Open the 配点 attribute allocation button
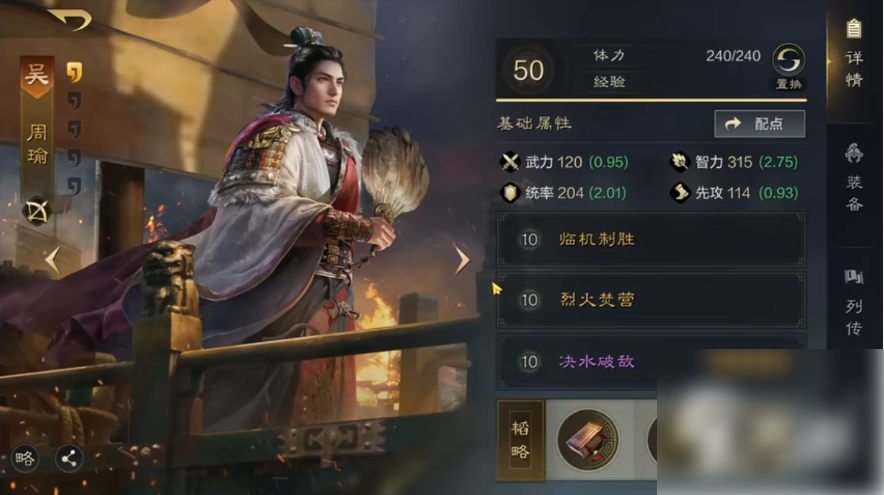The image size is (884, 495). pyautogui.click(x=760, y=123)
